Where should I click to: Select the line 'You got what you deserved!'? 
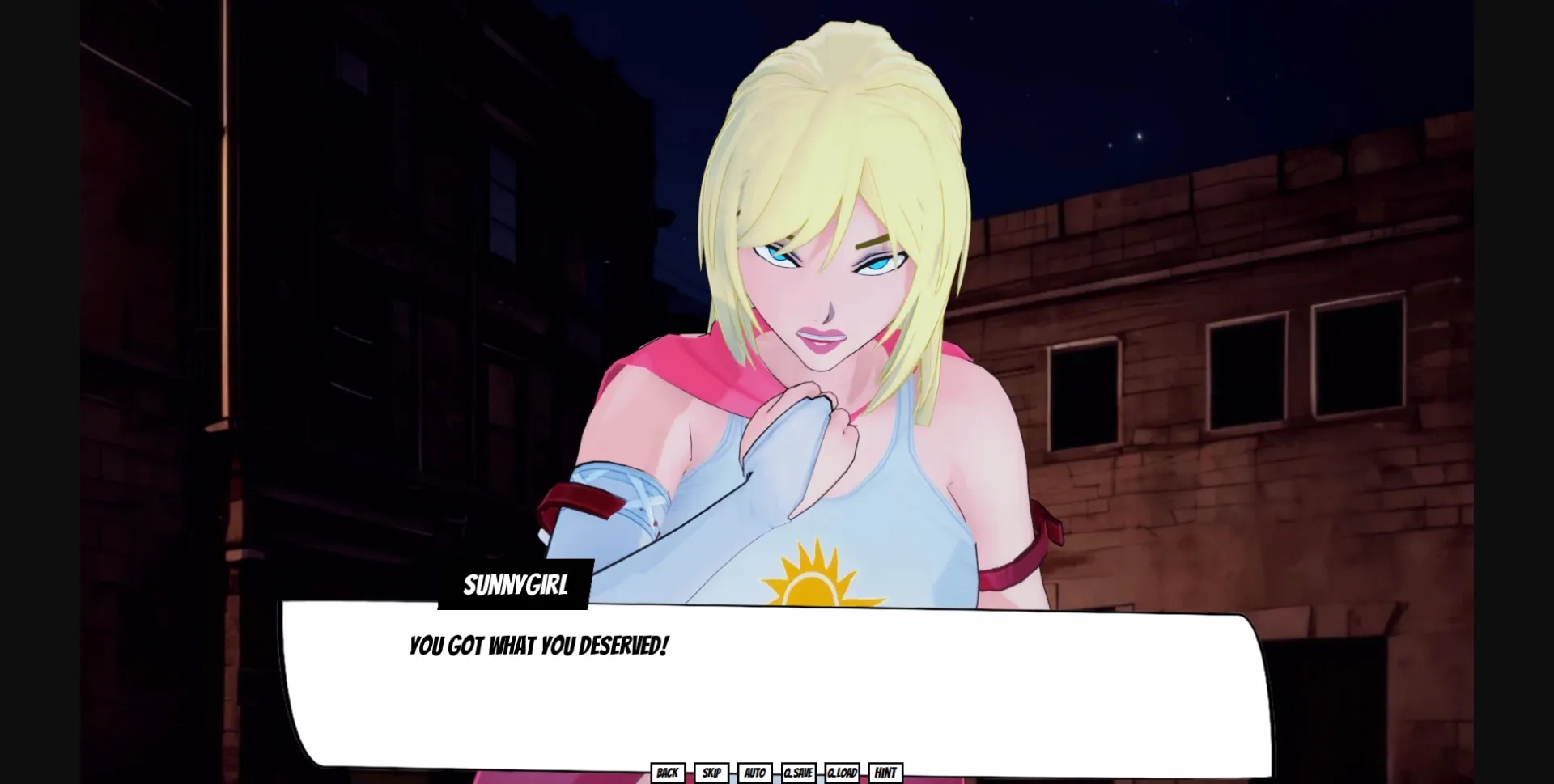click(539, 646)
